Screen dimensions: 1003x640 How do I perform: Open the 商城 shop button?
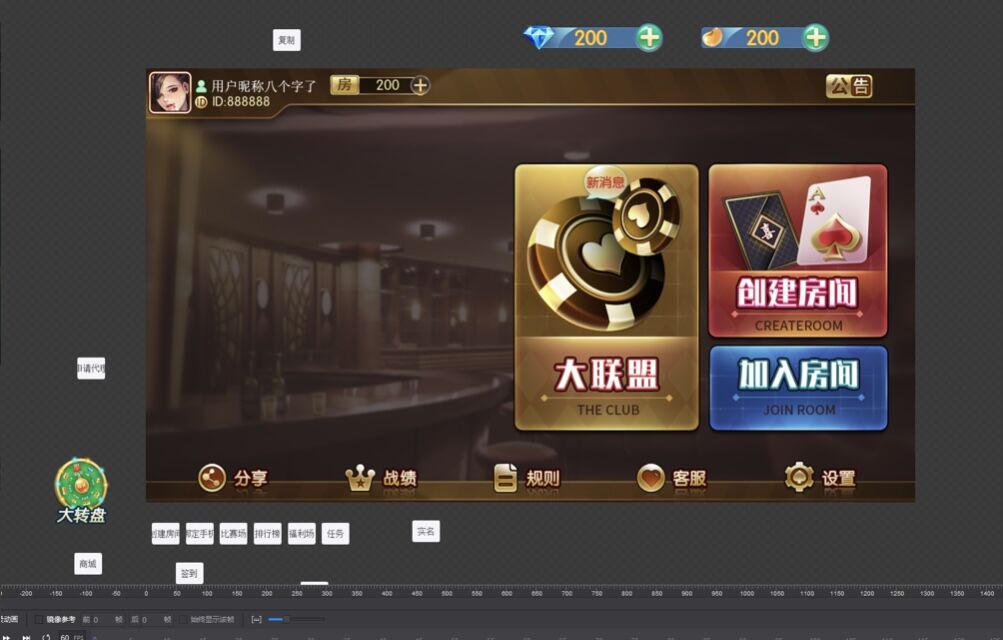[88, 564]
